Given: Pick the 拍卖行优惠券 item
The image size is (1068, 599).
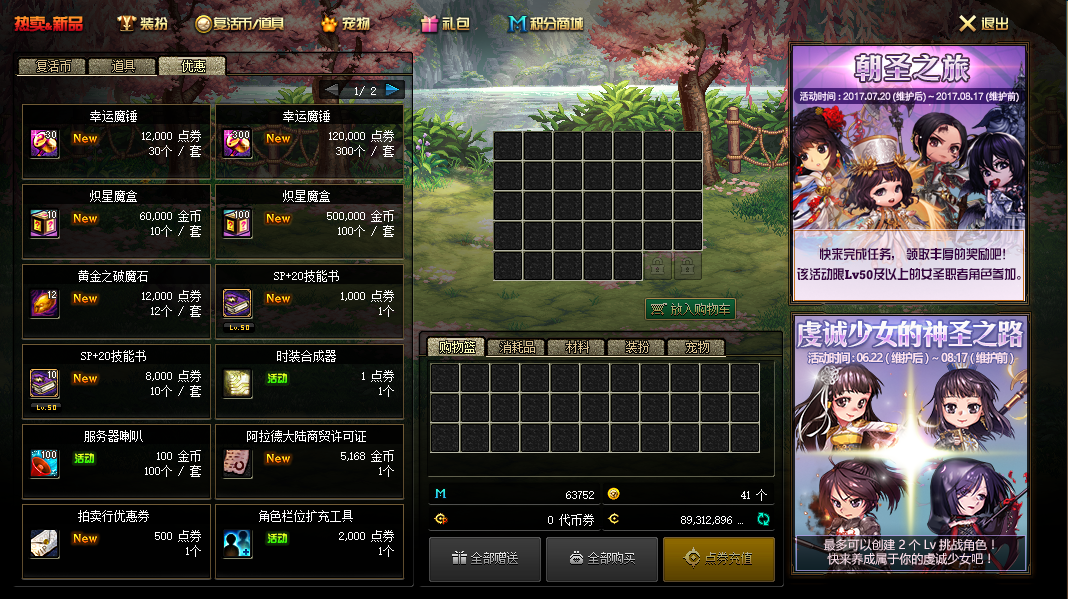Looking at the screenshot, I should pos(116,539).
